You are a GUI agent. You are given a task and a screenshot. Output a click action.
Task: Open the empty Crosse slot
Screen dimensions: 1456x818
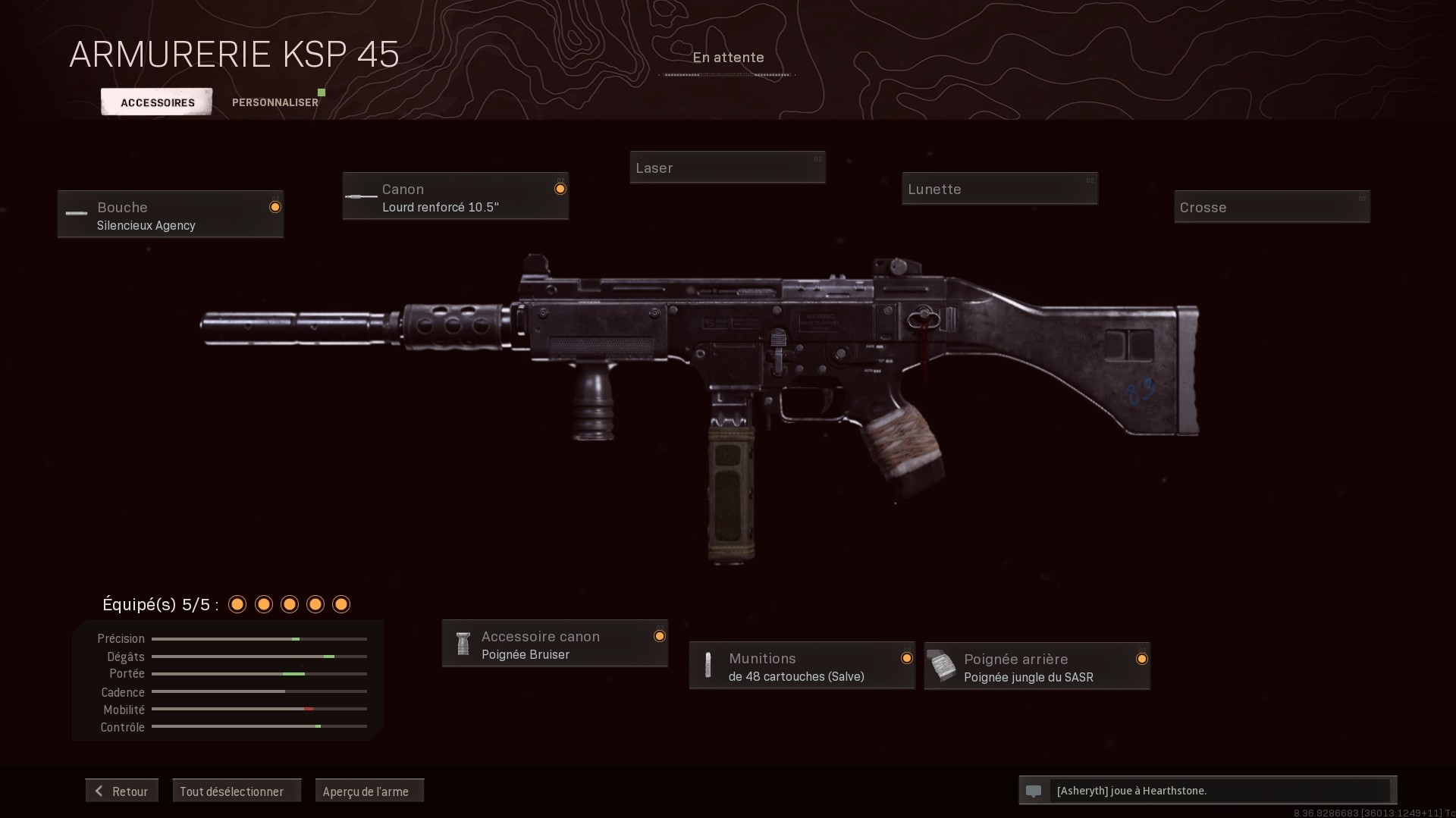click(1272, 207)
